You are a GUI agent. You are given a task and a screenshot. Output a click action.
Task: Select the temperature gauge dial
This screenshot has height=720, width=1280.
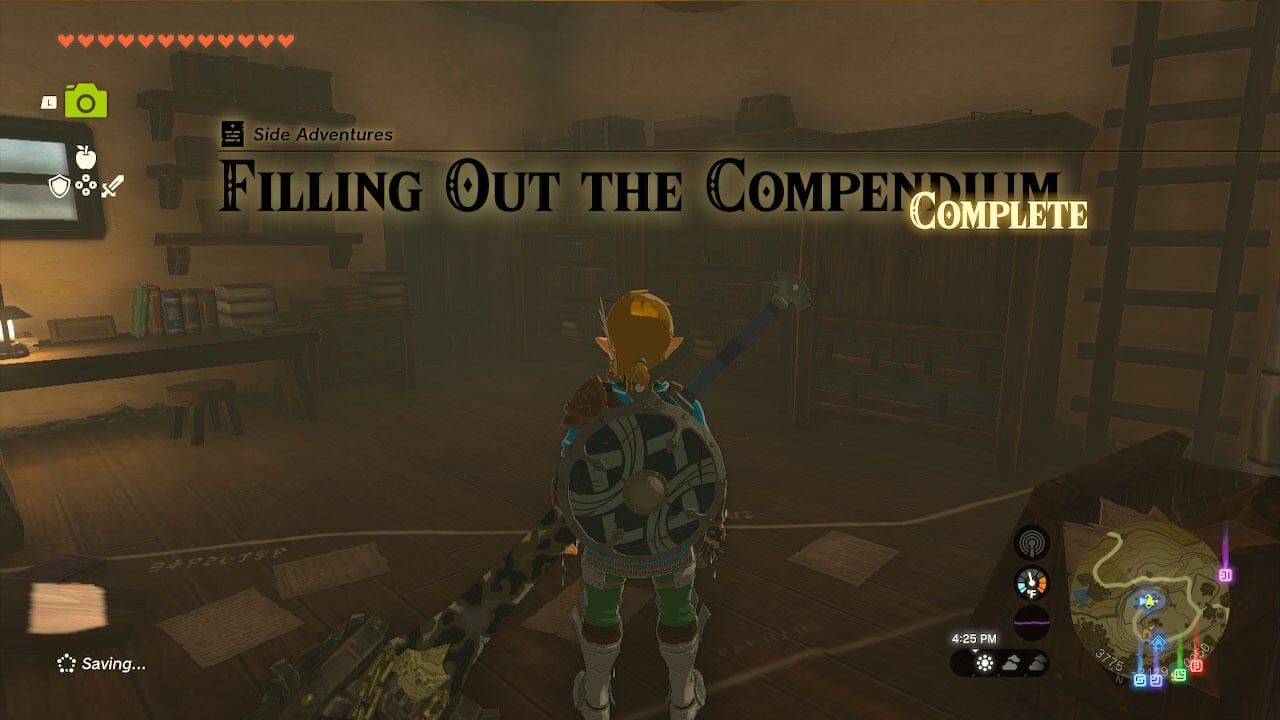coord(1031,581)
